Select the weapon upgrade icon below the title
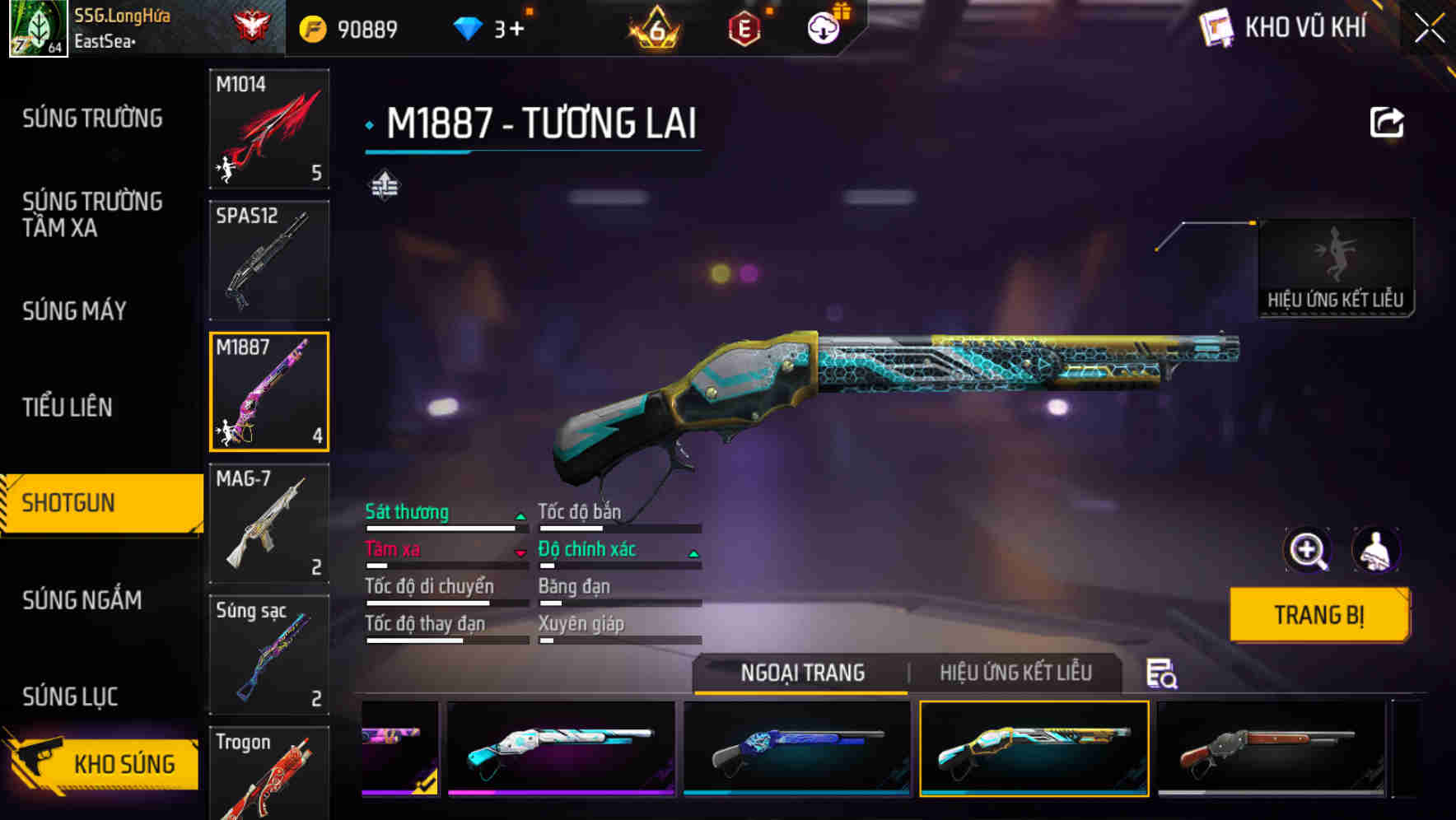Screen dimensions: 1456x820 pos(385,185)
